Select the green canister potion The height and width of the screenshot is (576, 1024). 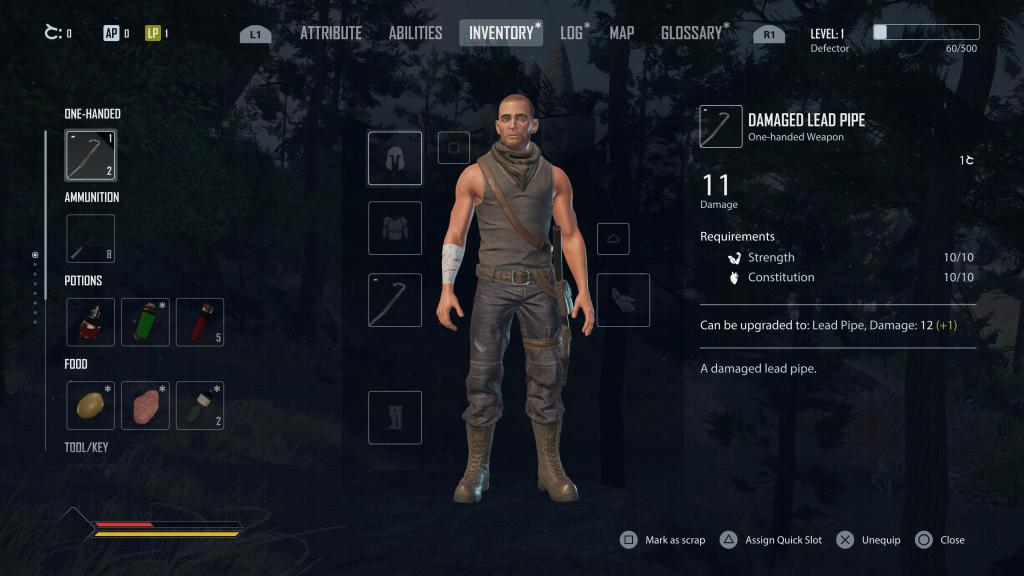coord(145,322)
